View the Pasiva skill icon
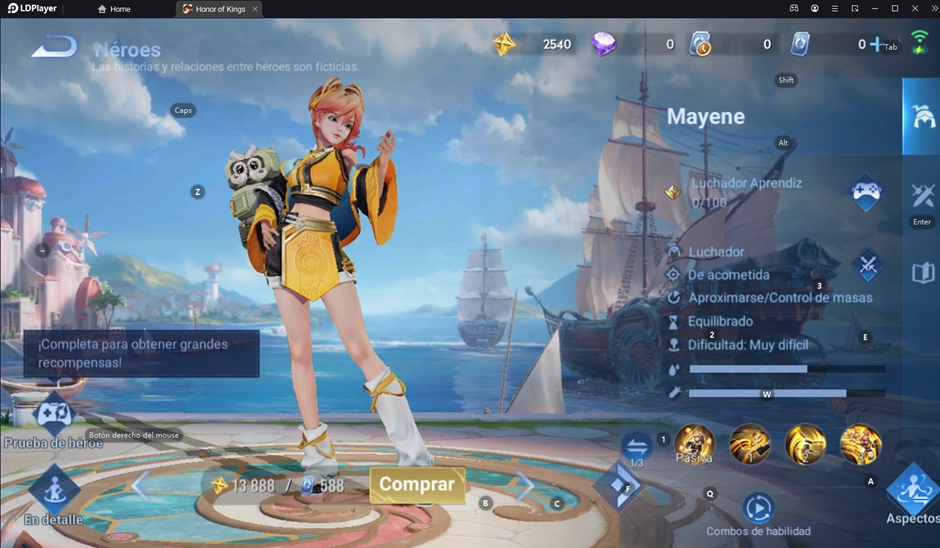 [694, 444]
